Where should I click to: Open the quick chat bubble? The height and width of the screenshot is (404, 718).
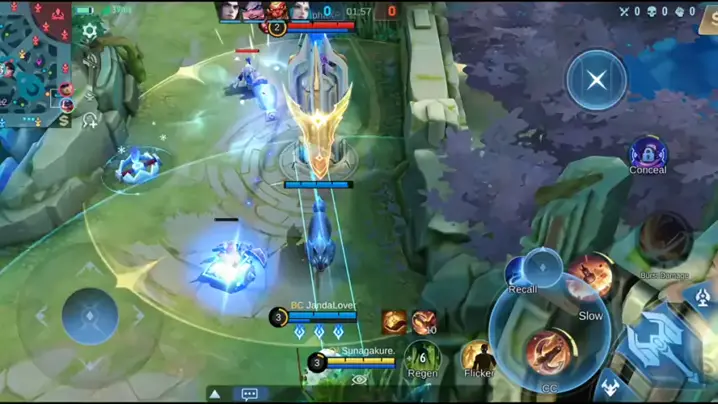(249, 395)
